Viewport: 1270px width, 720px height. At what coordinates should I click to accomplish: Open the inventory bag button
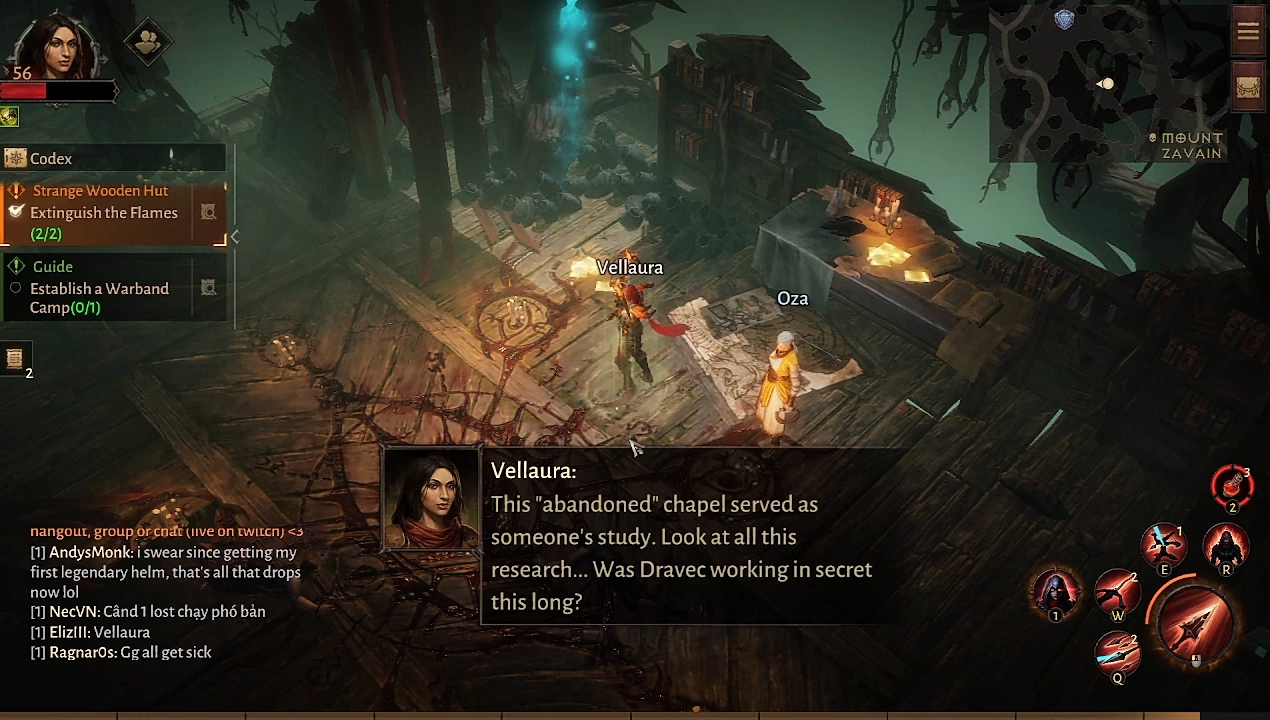(x=1248, y=87)
